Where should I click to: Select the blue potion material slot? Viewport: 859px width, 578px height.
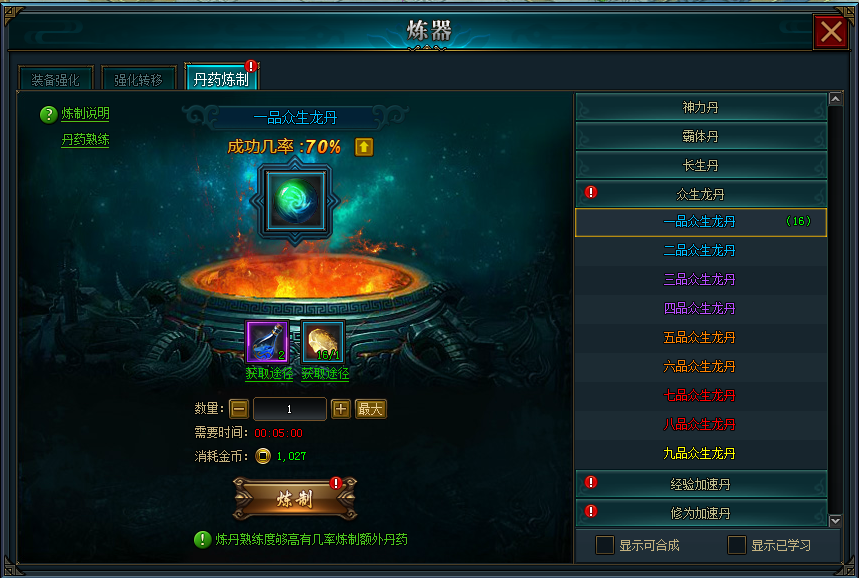point(267,342)
